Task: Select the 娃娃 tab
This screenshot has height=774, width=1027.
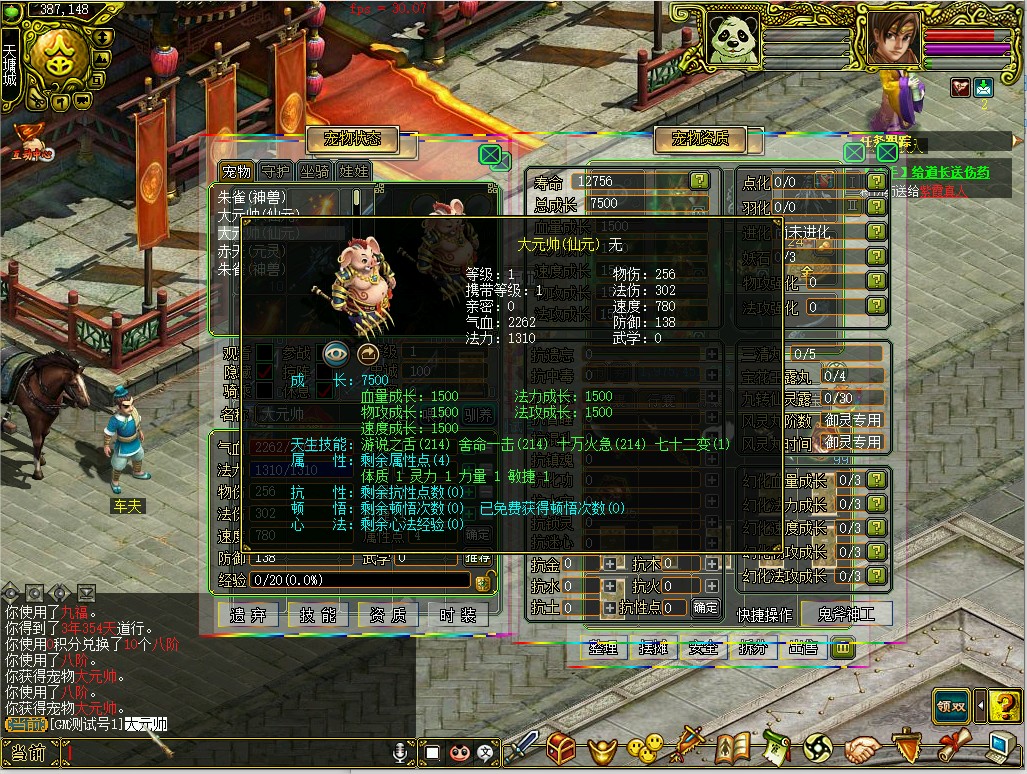Action: pyautogui.click(x=353, y=171)
